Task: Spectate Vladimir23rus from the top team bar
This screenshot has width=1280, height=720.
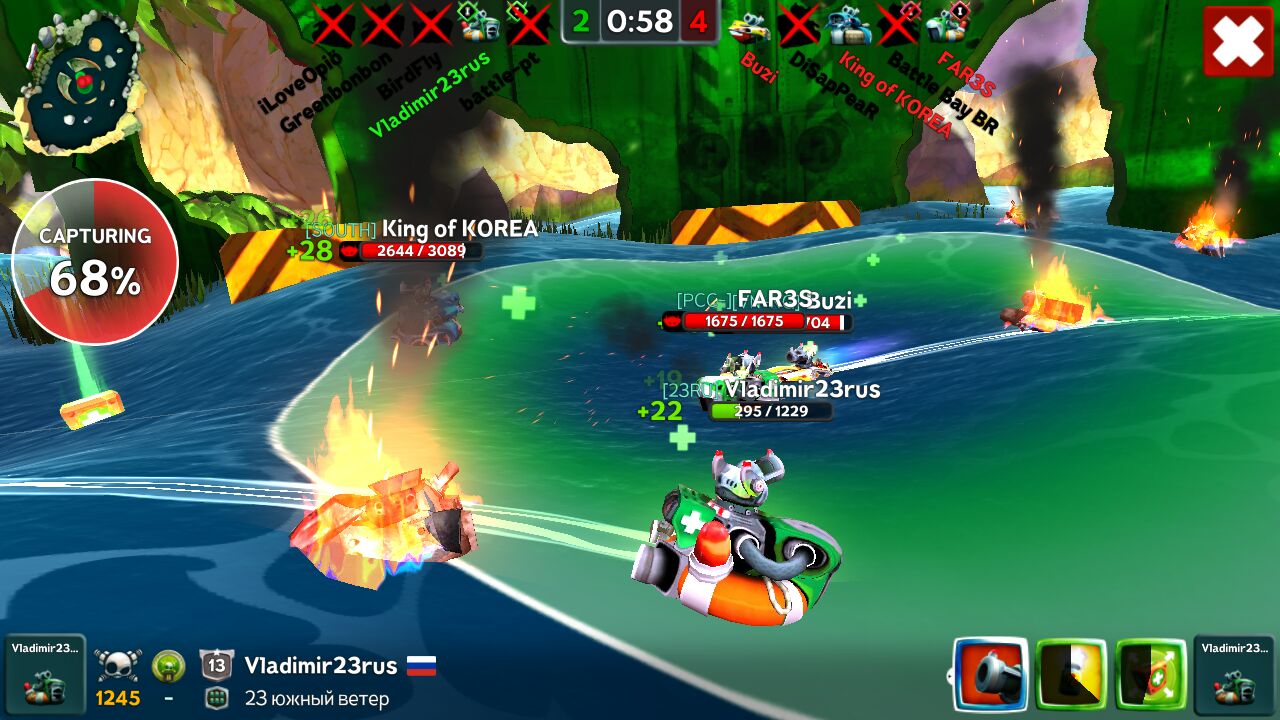Action: tap(480, 24)
